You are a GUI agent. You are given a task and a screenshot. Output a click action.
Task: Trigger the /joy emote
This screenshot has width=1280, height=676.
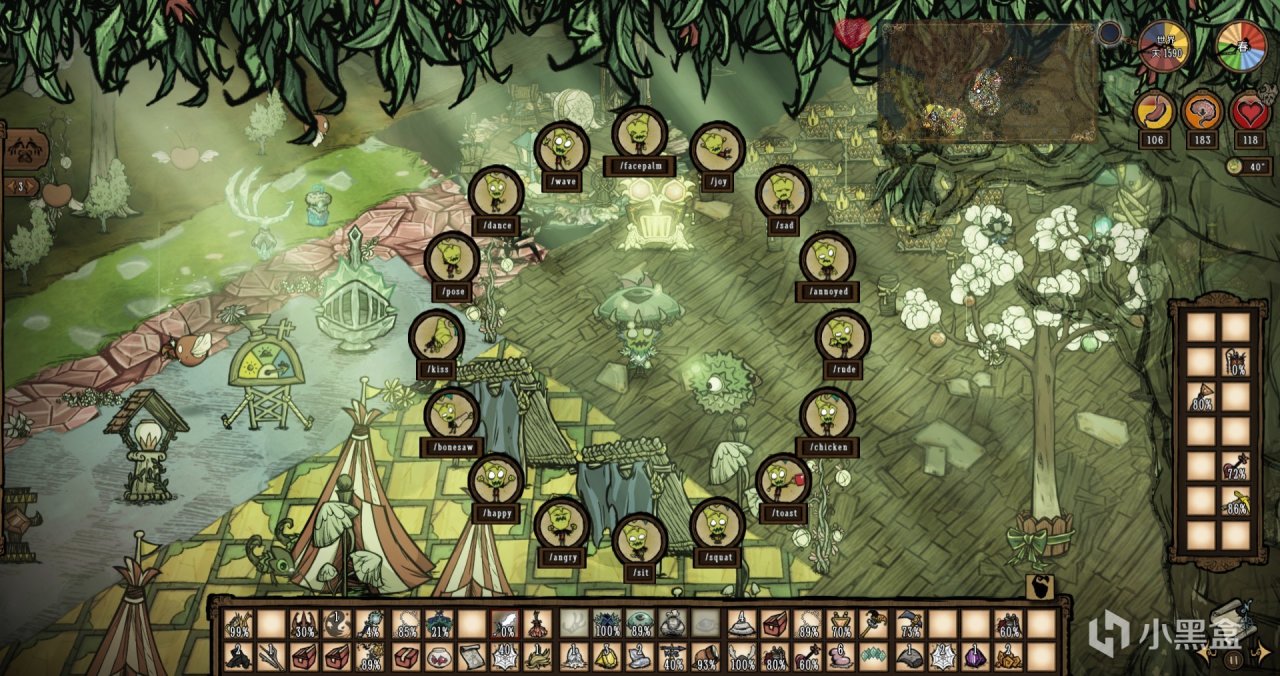[x=718, y=149]
